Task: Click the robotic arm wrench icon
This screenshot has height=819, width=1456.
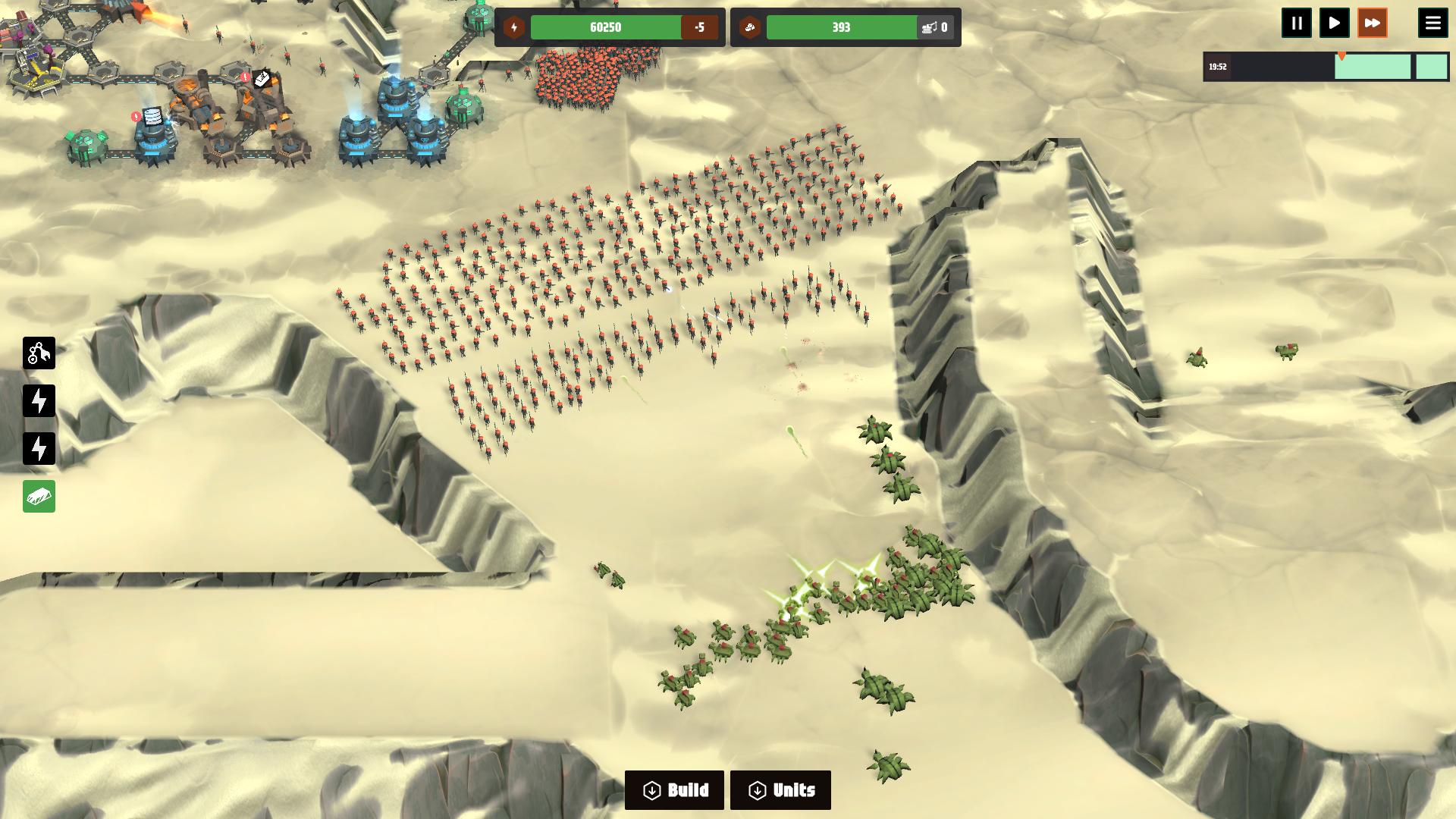Action: (x=39, y=353)
